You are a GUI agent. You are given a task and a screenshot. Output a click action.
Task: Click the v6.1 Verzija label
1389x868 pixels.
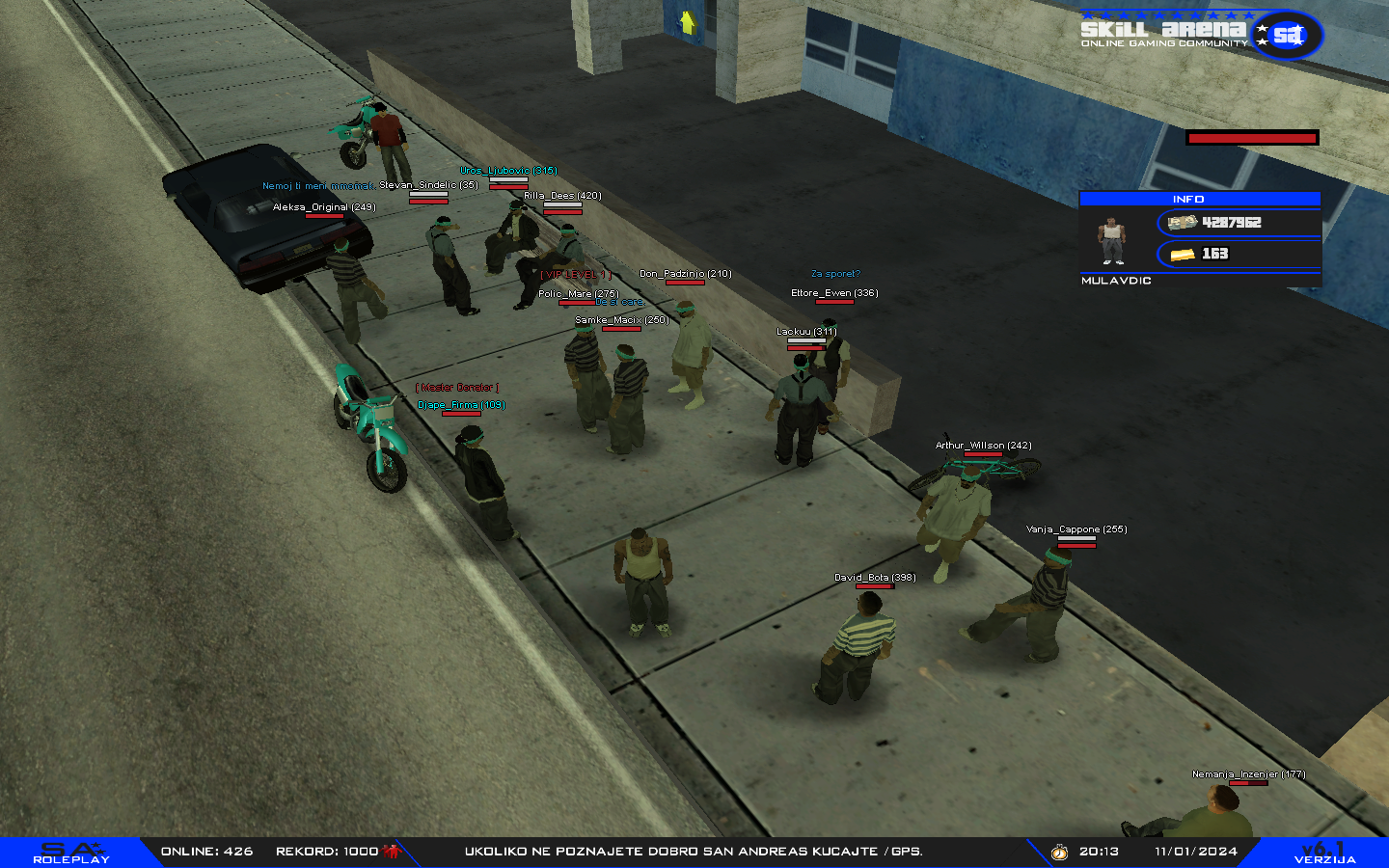(1324, 853)
